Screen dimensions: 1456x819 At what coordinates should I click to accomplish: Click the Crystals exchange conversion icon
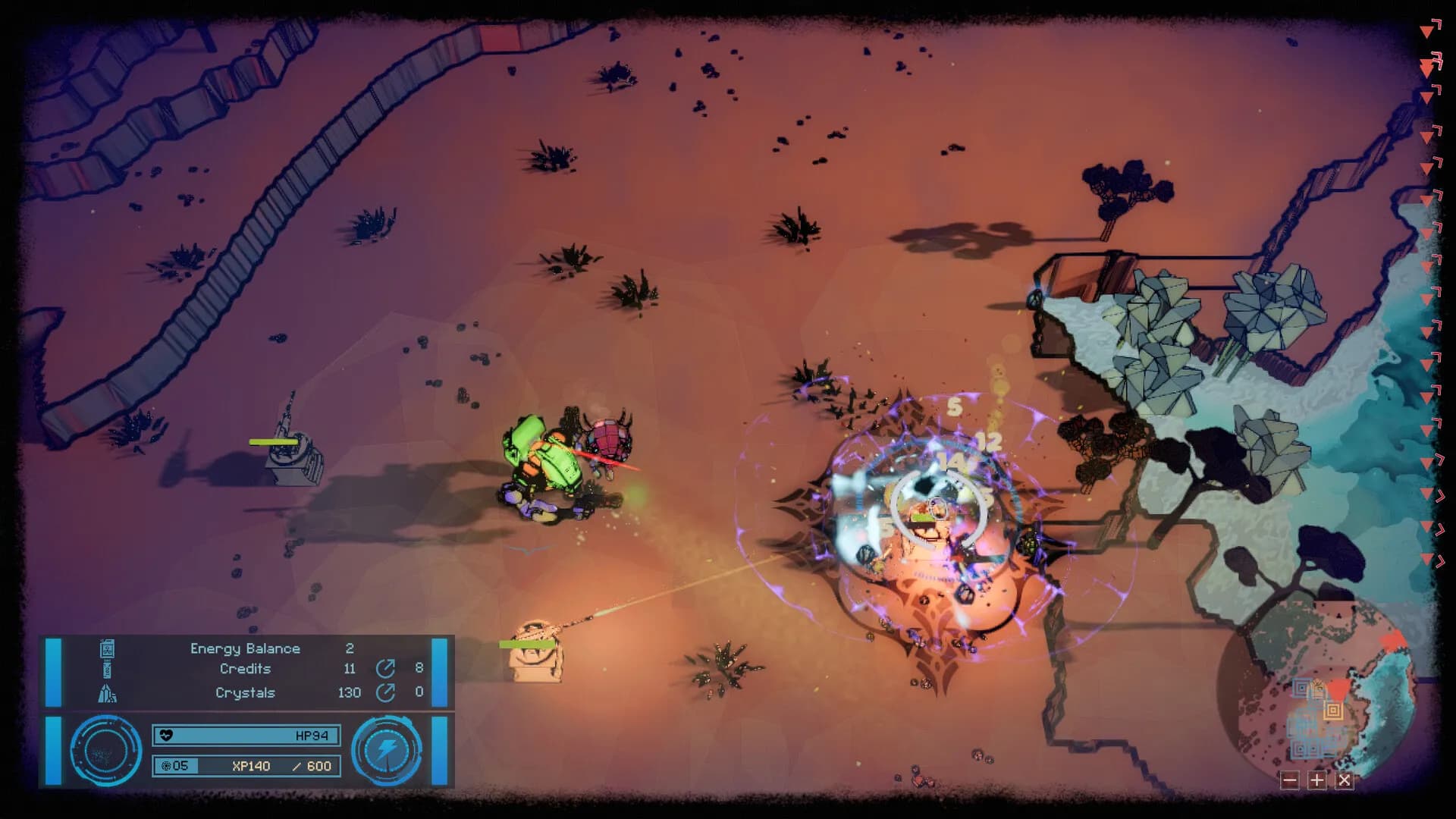click(x=384, y=693)
